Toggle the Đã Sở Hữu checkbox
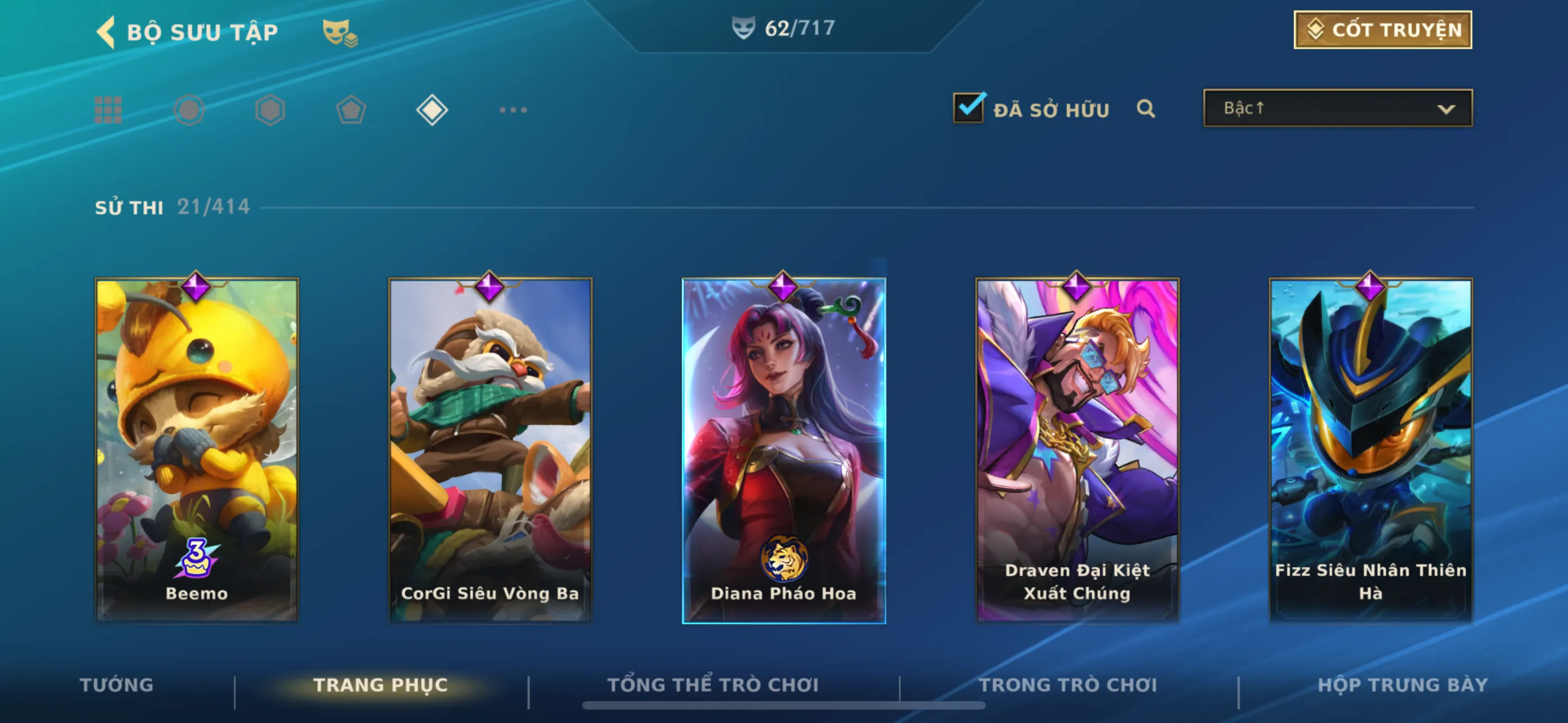The height and width of the screenshot is (723, 1568). coord(968,108)
